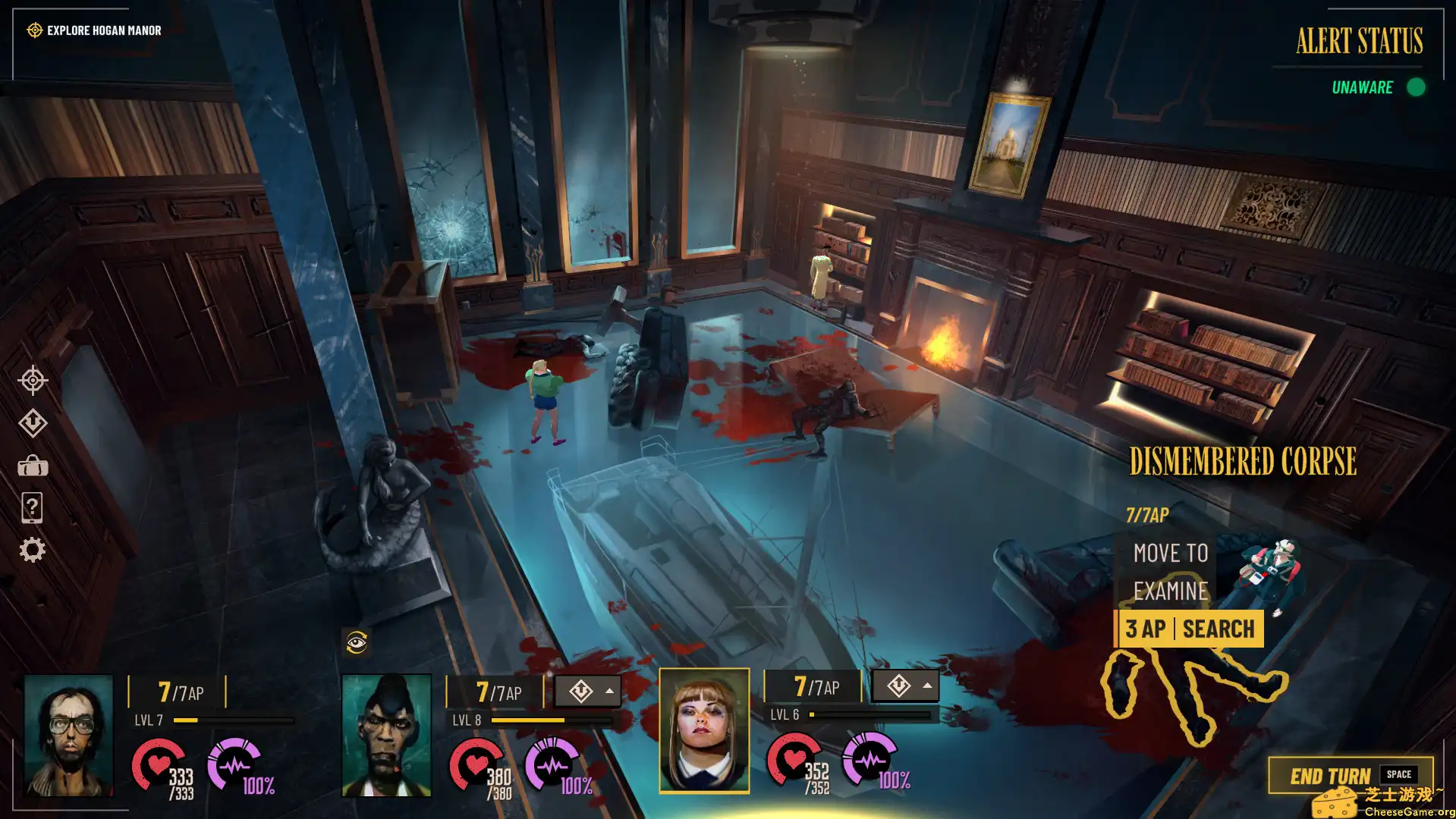
Task: Select Search on the dismembered corpse menu
Action: tap(1189, 629)
